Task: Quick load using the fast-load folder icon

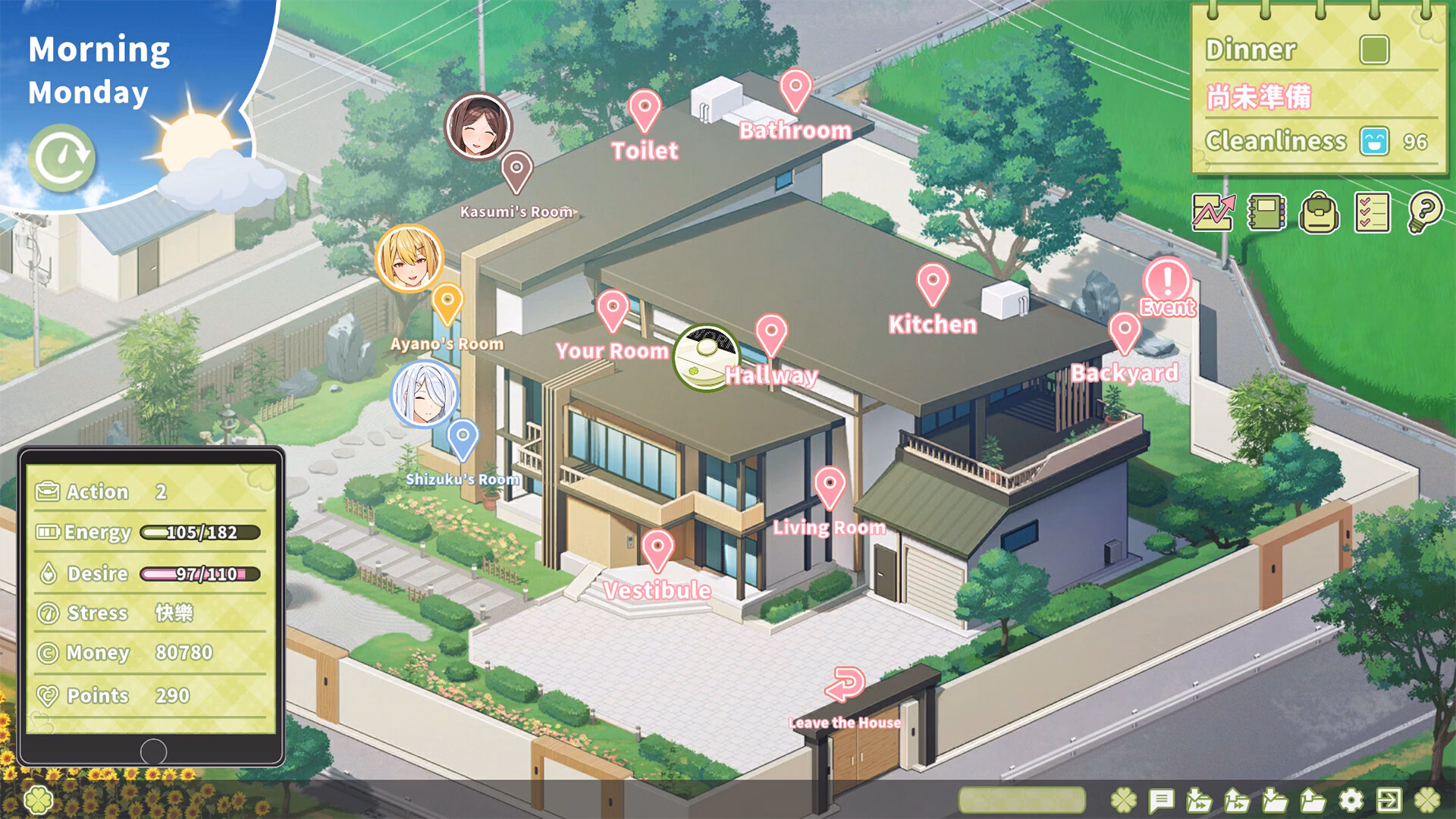Action: (x=1237, y=799)
